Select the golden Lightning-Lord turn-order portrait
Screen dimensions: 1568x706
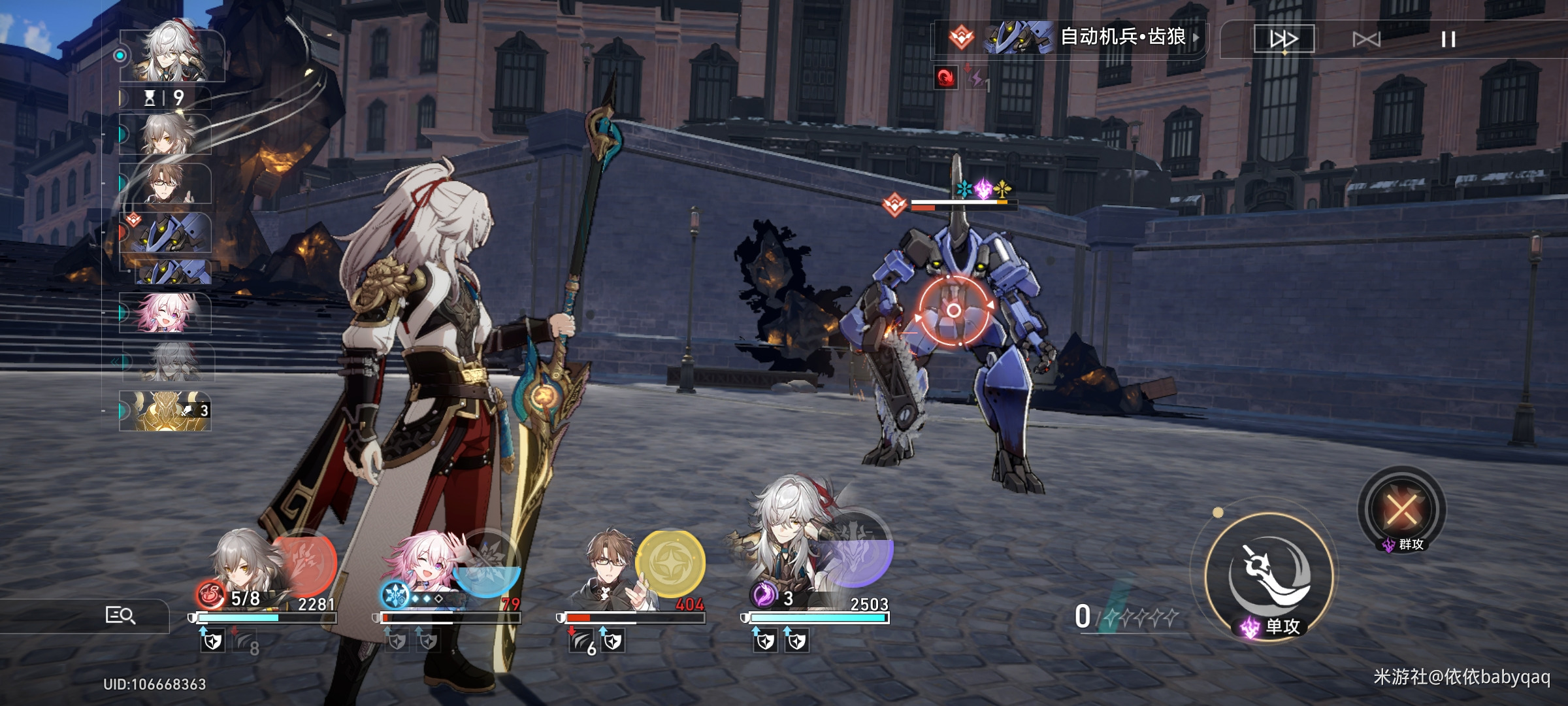[x=166, y=411]
